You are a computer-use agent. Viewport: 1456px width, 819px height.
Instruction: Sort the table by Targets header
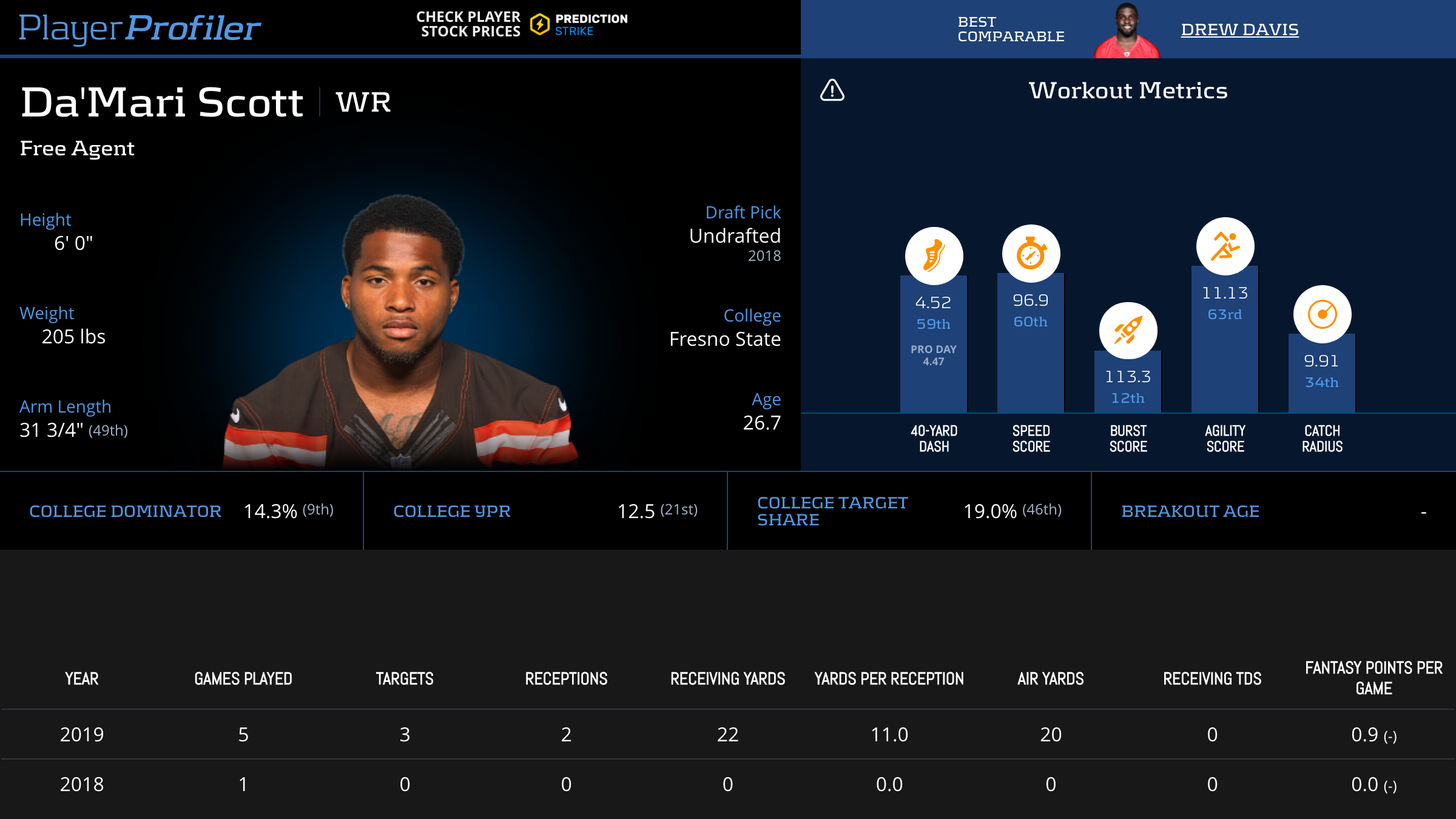click(405, 678)
